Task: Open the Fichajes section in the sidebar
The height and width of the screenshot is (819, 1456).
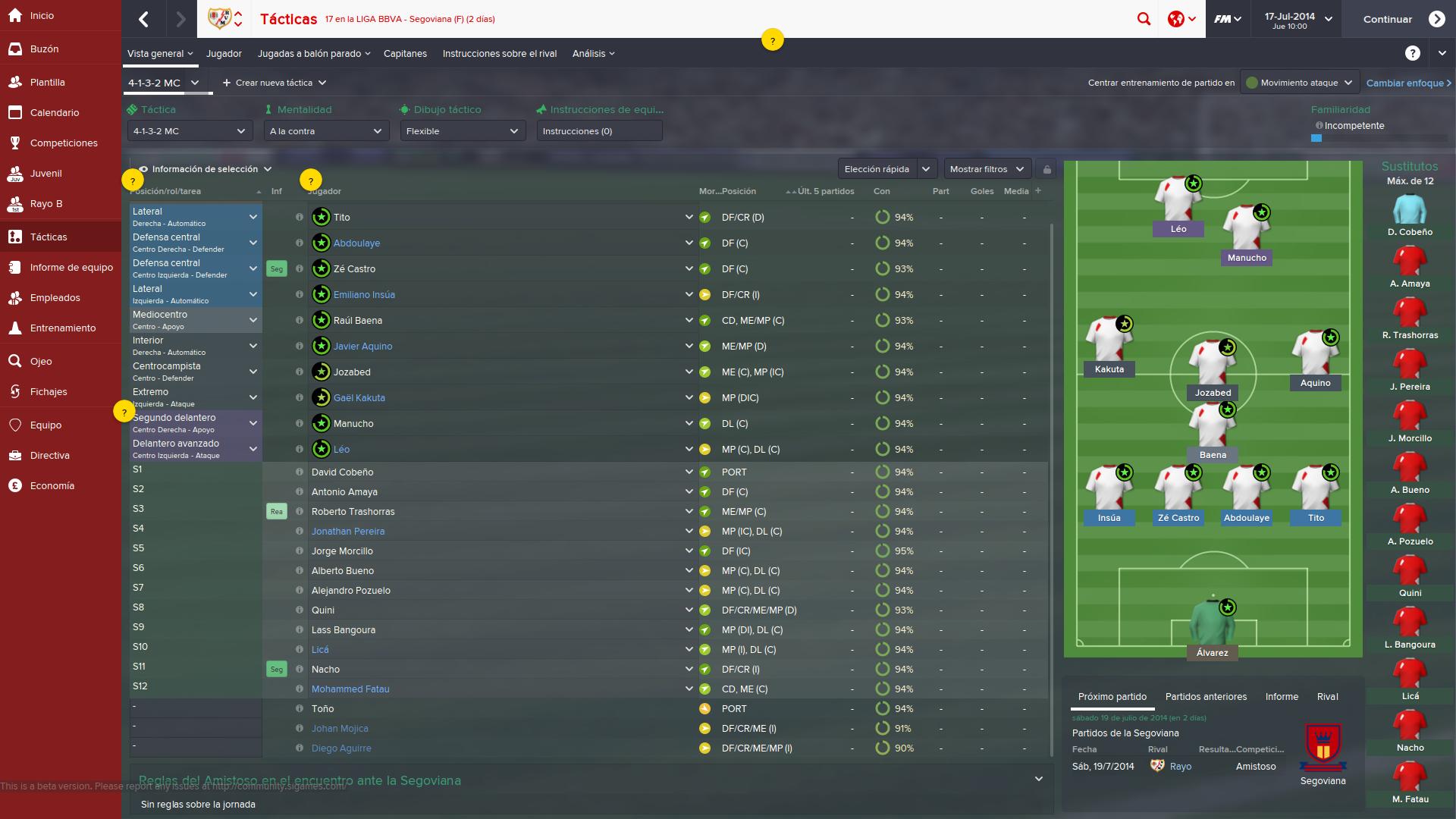Action: point(47,391)
